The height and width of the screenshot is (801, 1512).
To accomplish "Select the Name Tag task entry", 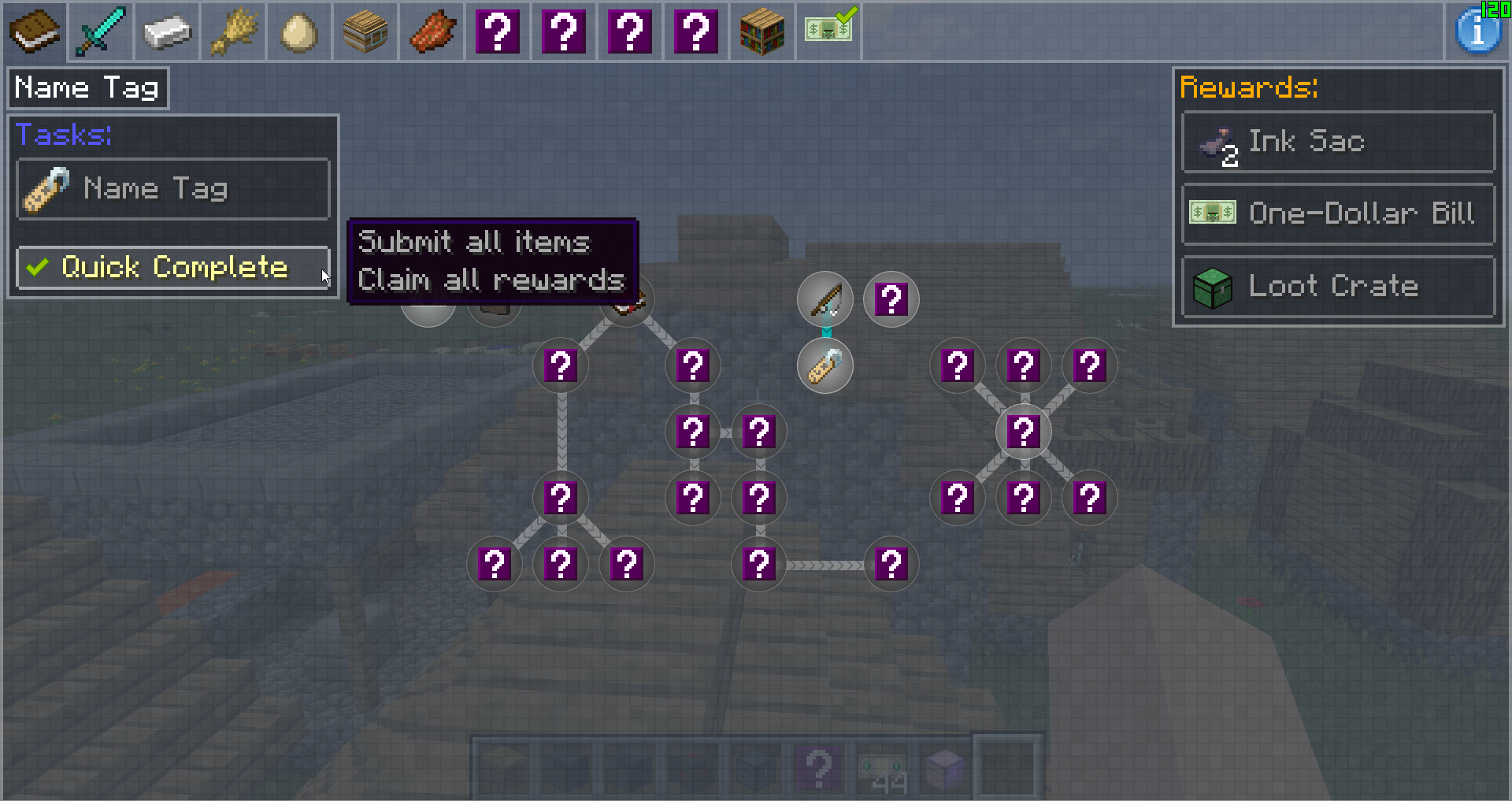I will click(x=172, y=189).
